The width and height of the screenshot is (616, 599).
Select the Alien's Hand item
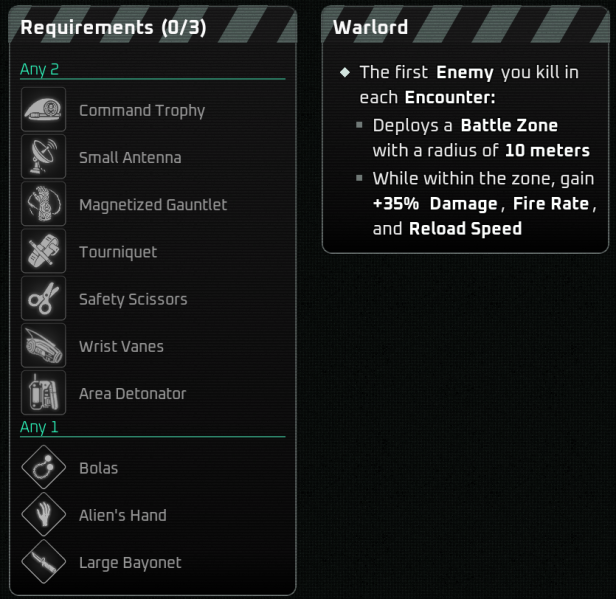[122, 515]
